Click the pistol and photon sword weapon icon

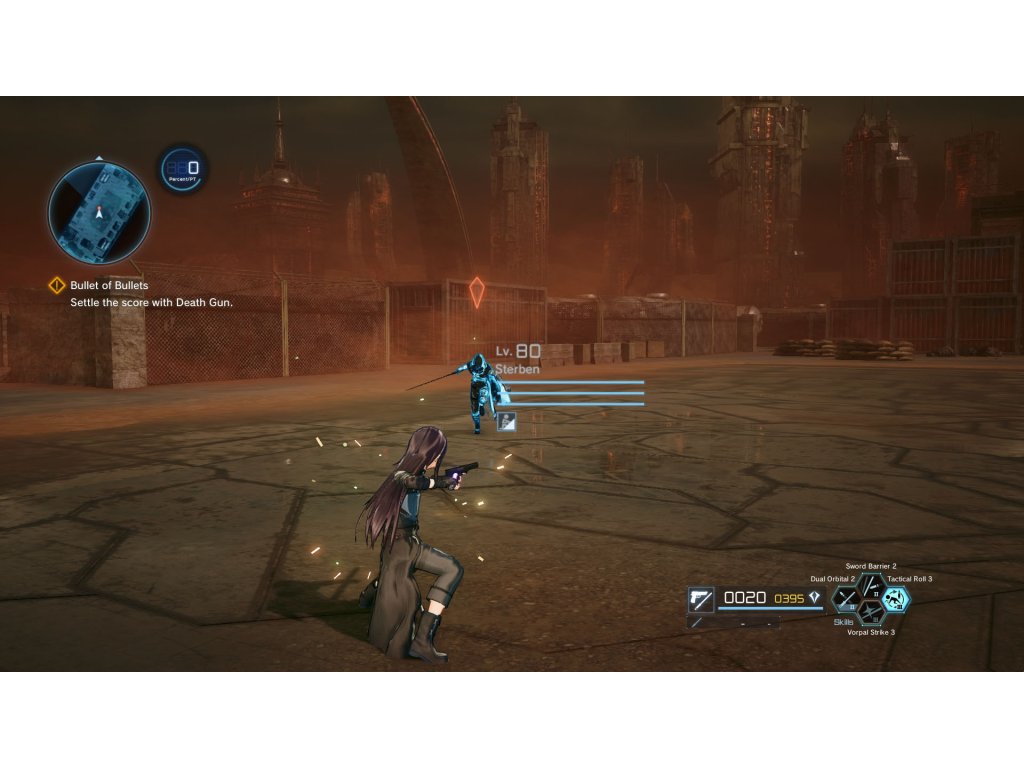click(701, 599)
